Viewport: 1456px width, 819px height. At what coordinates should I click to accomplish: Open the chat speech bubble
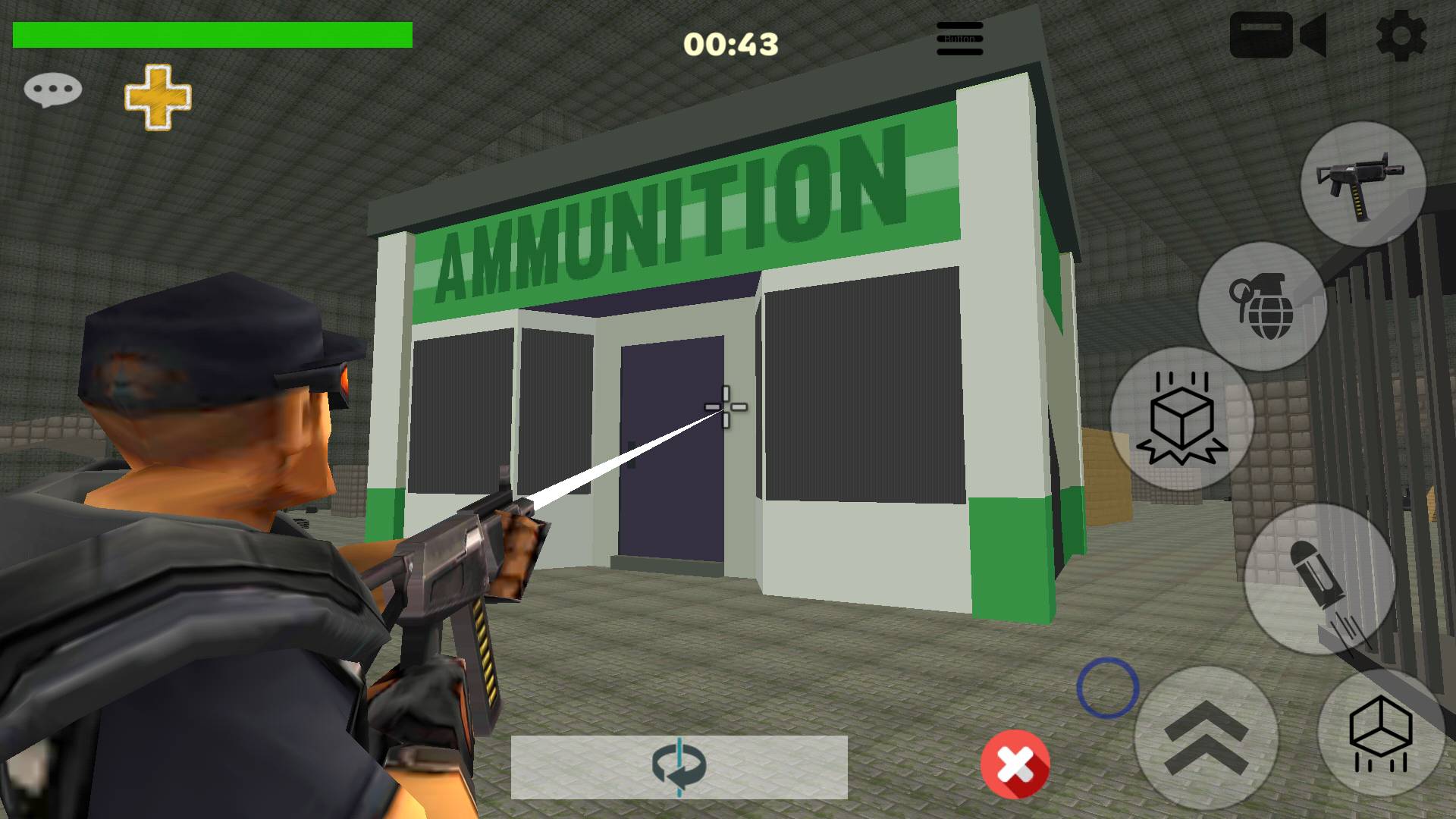(52, 90)
